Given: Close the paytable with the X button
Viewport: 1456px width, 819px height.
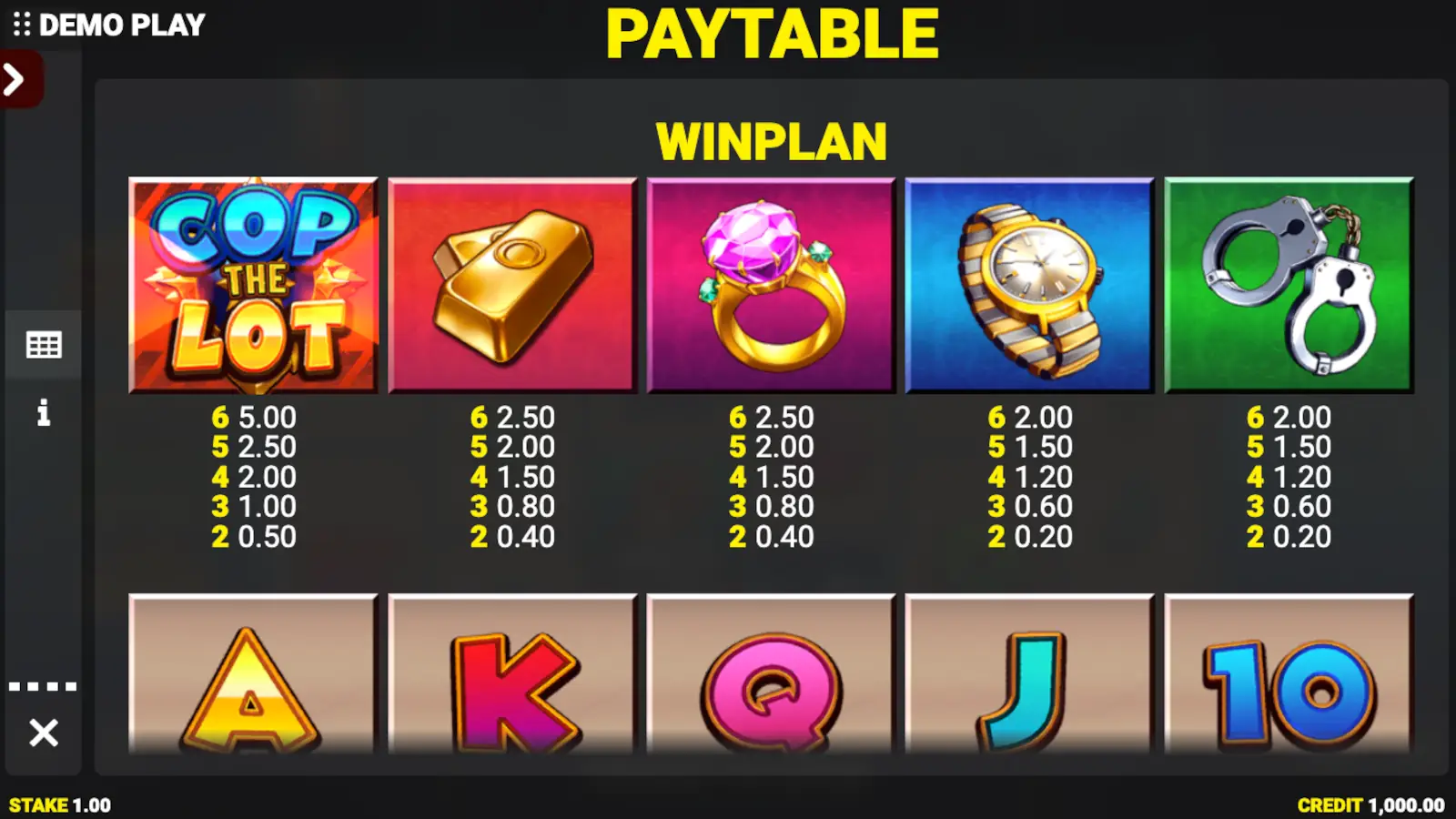Looking at the screenshot, I should click(x=43, y=731).
